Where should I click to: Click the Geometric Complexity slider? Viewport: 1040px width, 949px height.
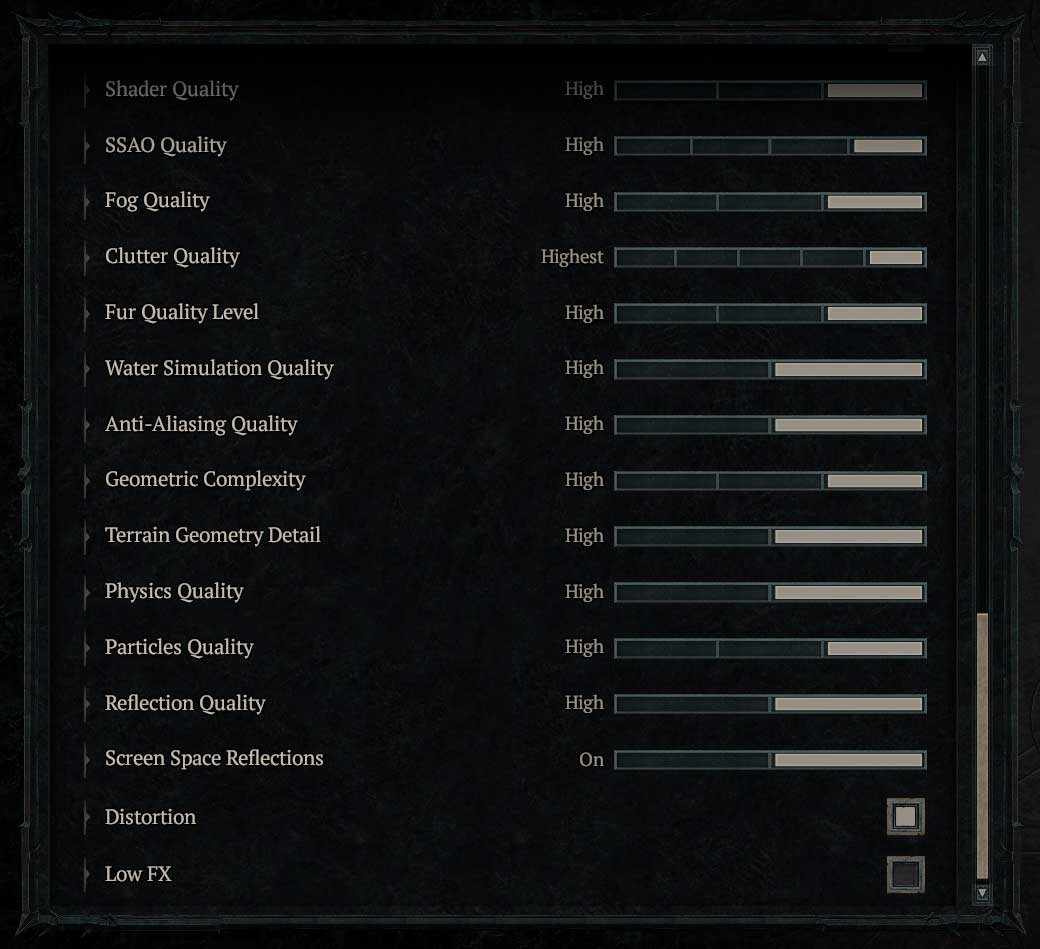(x=770, y=481)
